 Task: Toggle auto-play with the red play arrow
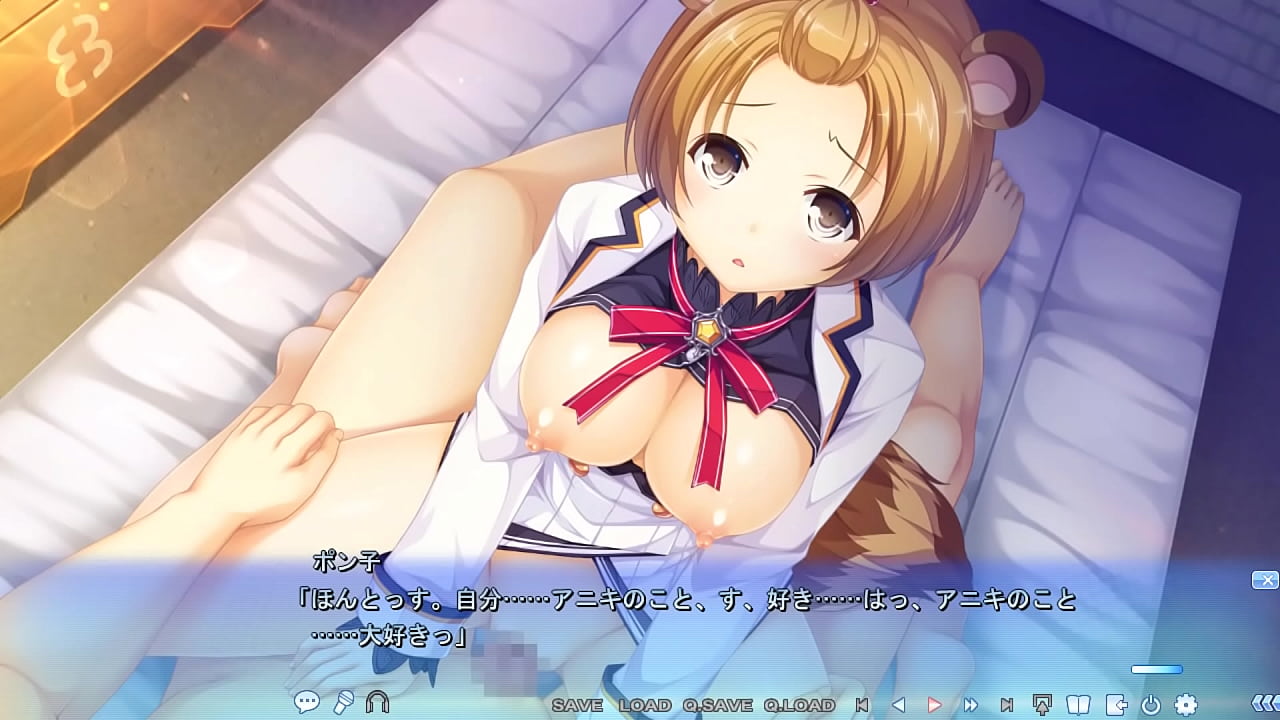935,705
